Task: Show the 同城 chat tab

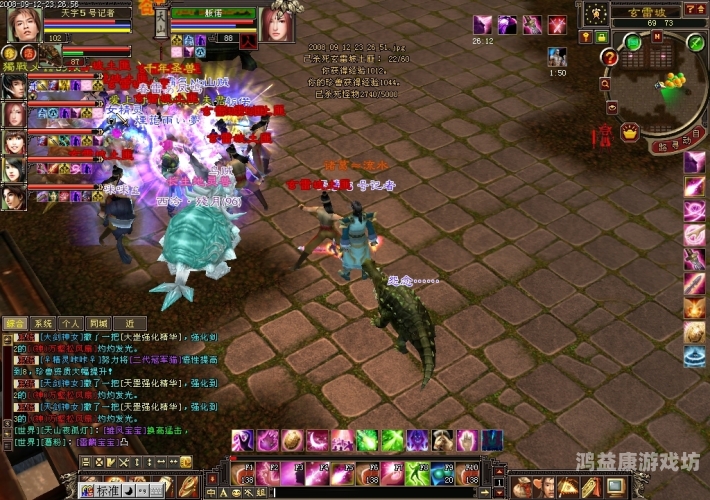Action: point(97,324)
